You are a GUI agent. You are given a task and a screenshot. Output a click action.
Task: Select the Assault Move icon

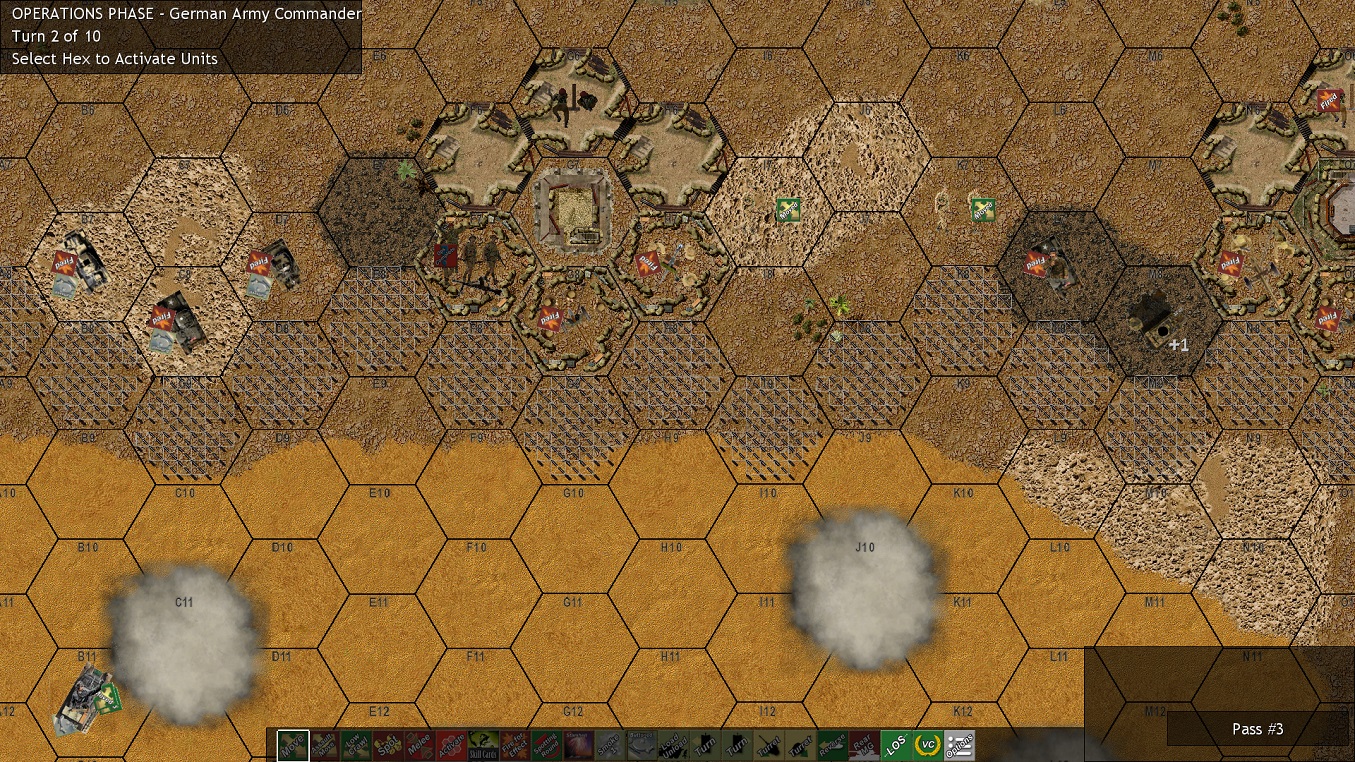point(324,745)
